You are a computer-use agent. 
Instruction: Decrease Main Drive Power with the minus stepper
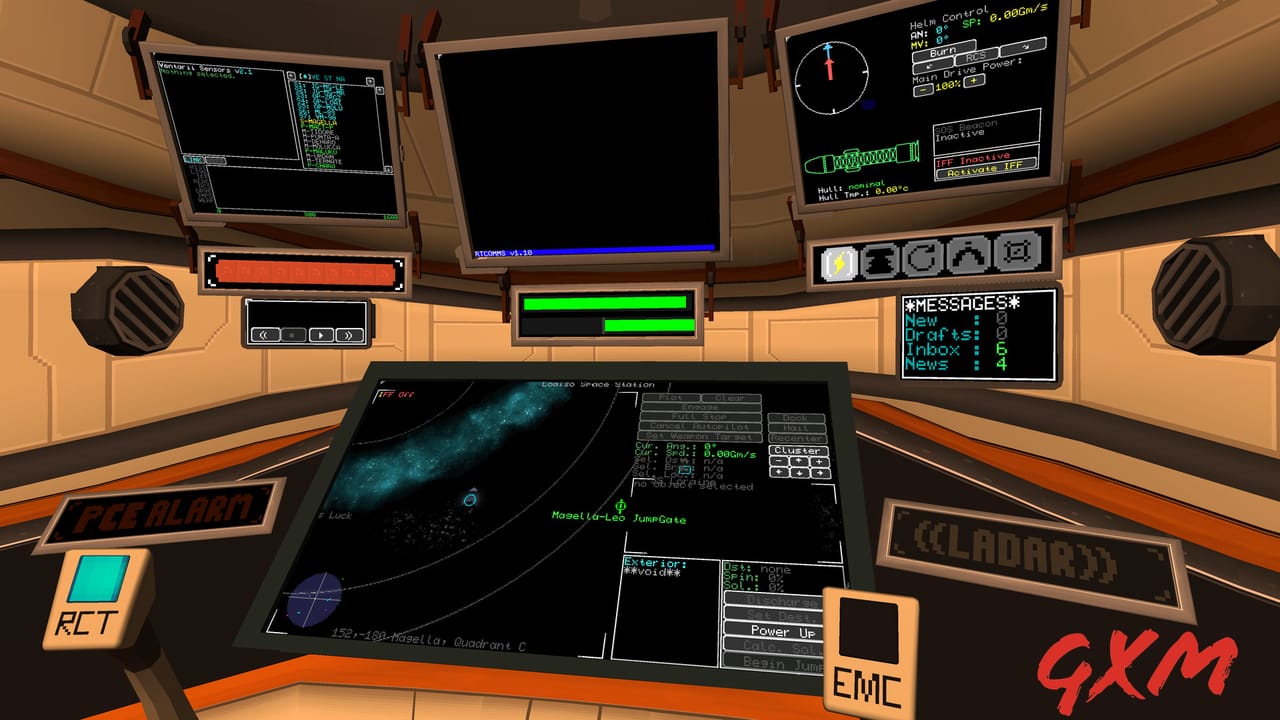point(923,89)
